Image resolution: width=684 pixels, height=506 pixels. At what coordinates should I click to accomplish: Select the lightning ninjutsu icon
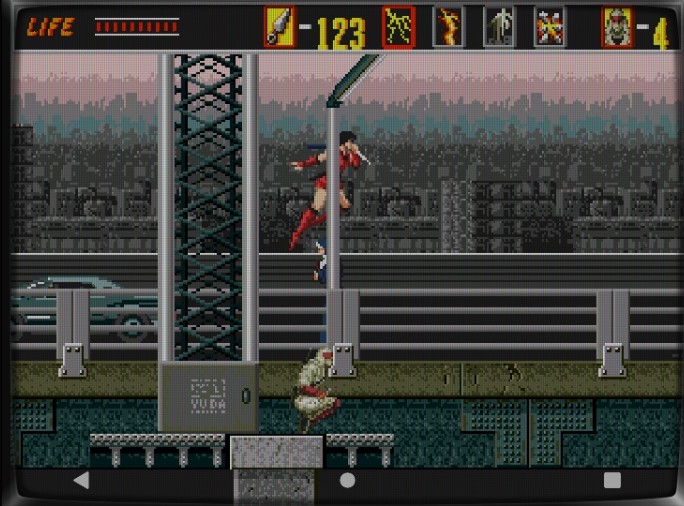pyautogui.click(x=399, y=27)
